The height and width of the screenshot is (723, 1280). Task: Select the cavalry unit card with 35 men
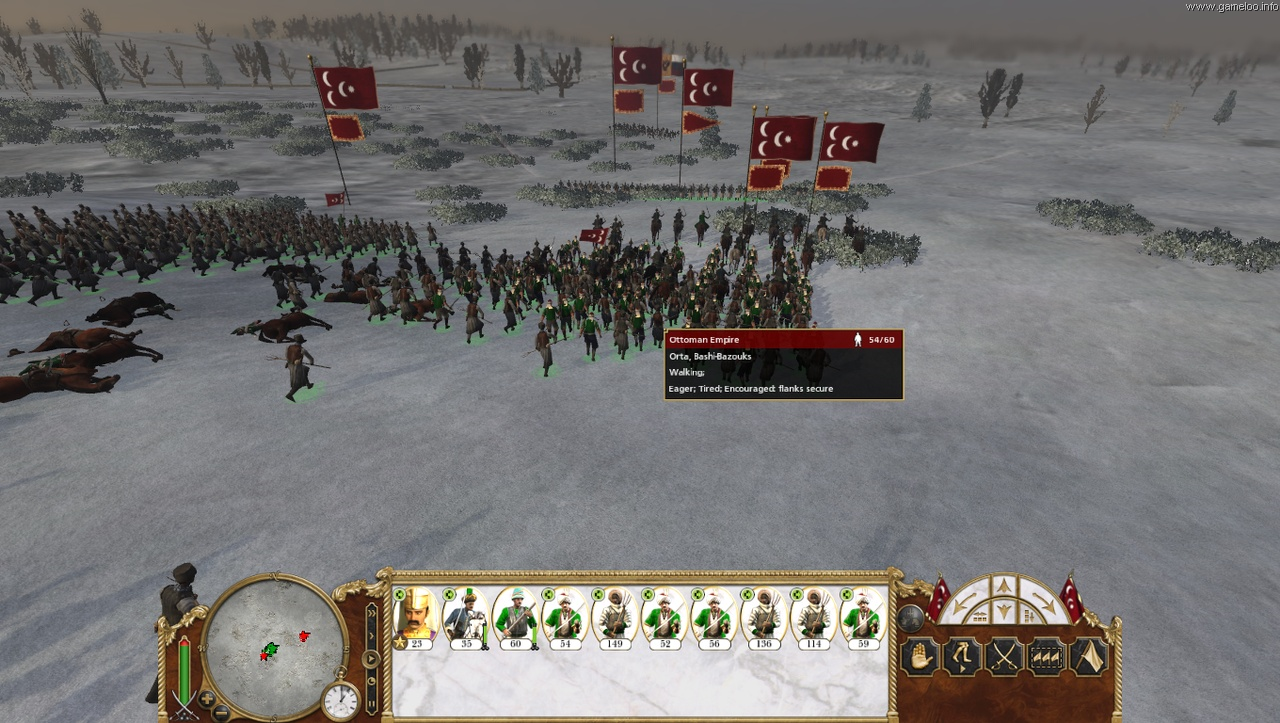[465, 616]
